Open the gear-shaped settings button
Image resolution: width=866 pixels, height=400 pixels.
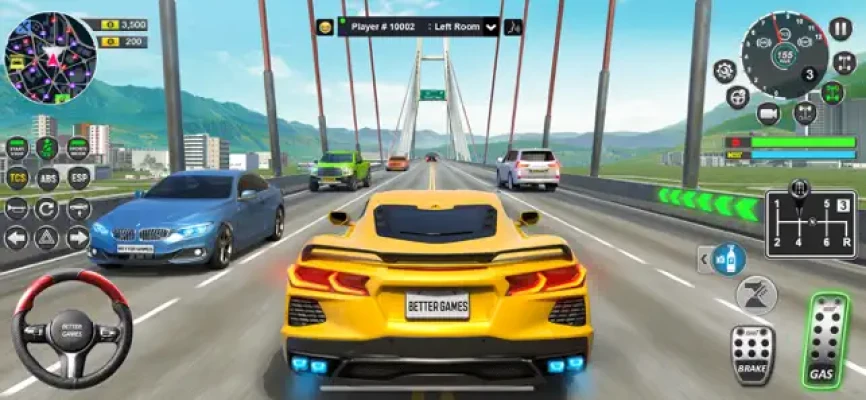click(x=725, y=71)
